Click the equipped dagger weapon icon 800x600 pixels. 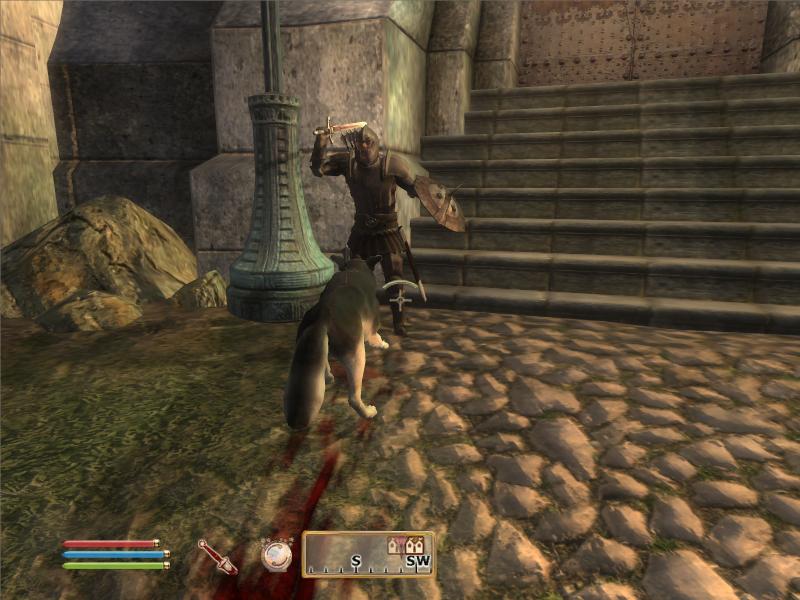coord(216,556)
